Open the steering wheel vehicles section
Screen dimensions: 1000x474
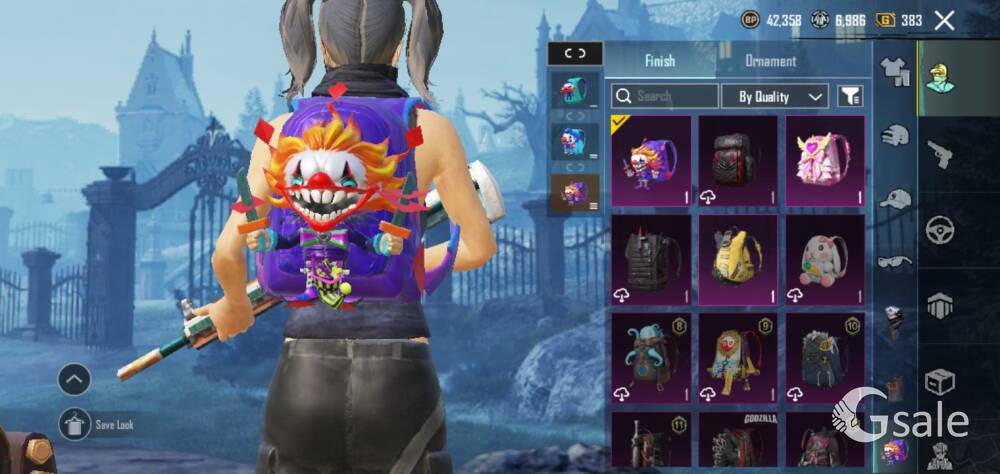tap(940, 230)
